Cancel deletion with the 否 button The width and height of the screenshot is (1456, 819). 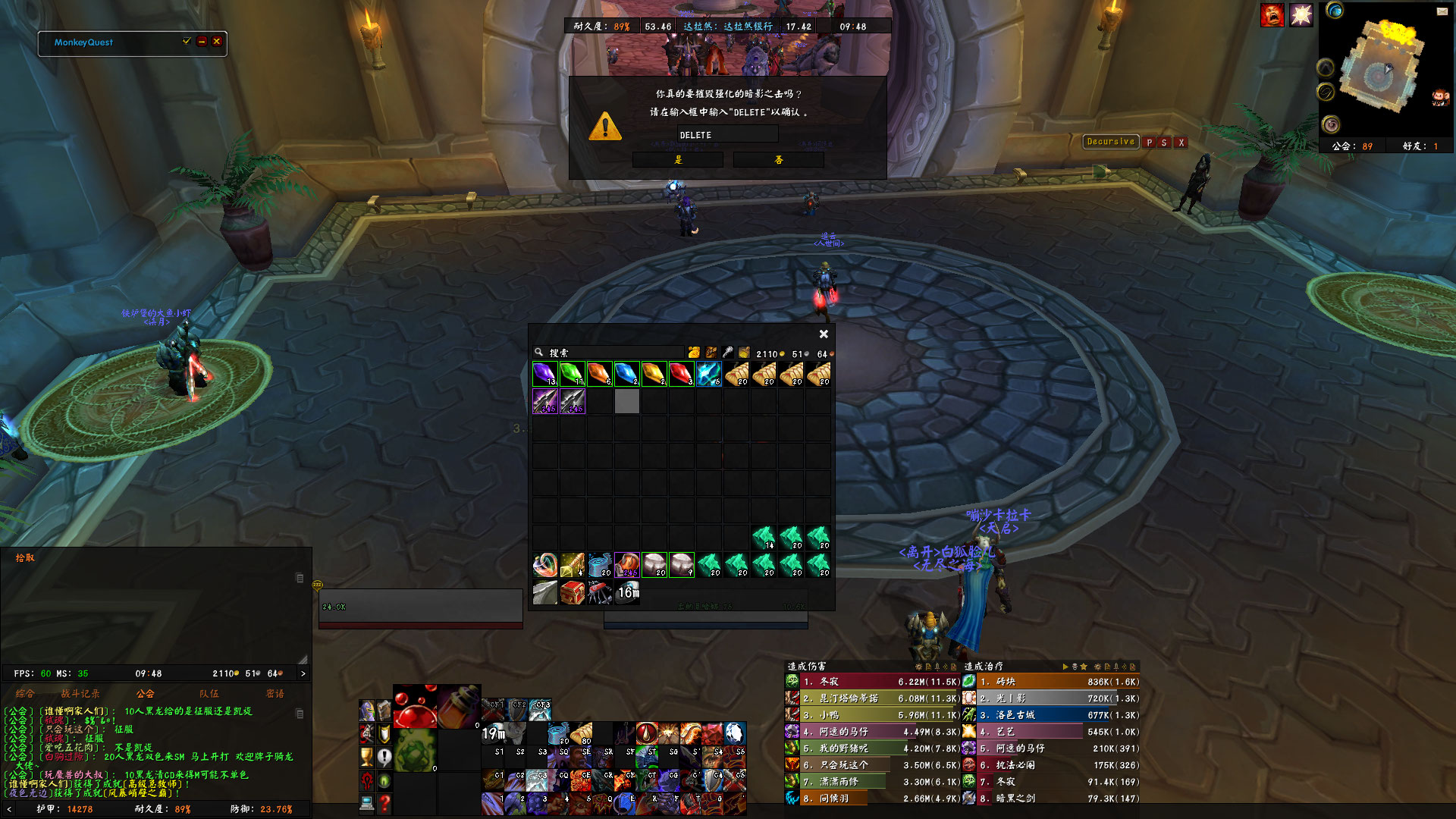(778, 159)
